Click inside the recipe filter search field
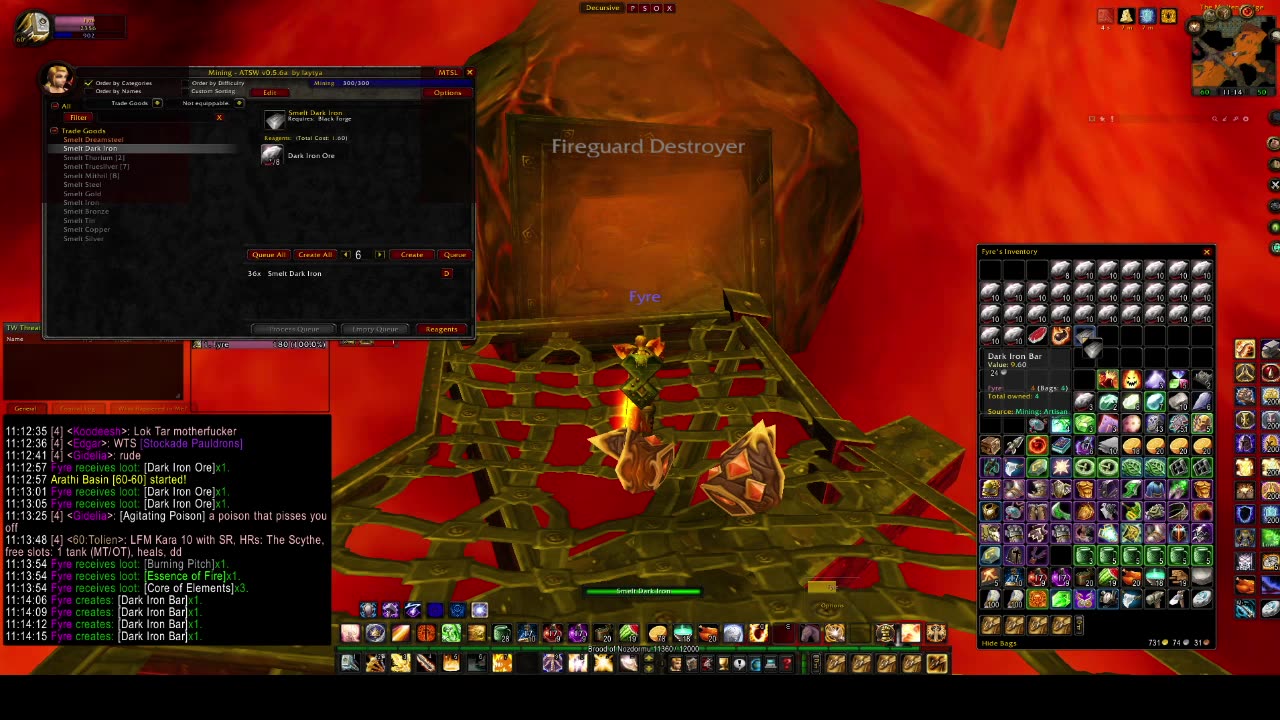This screenshot has height=720, width=1280. pyautogui.click(x=157, y=117)
